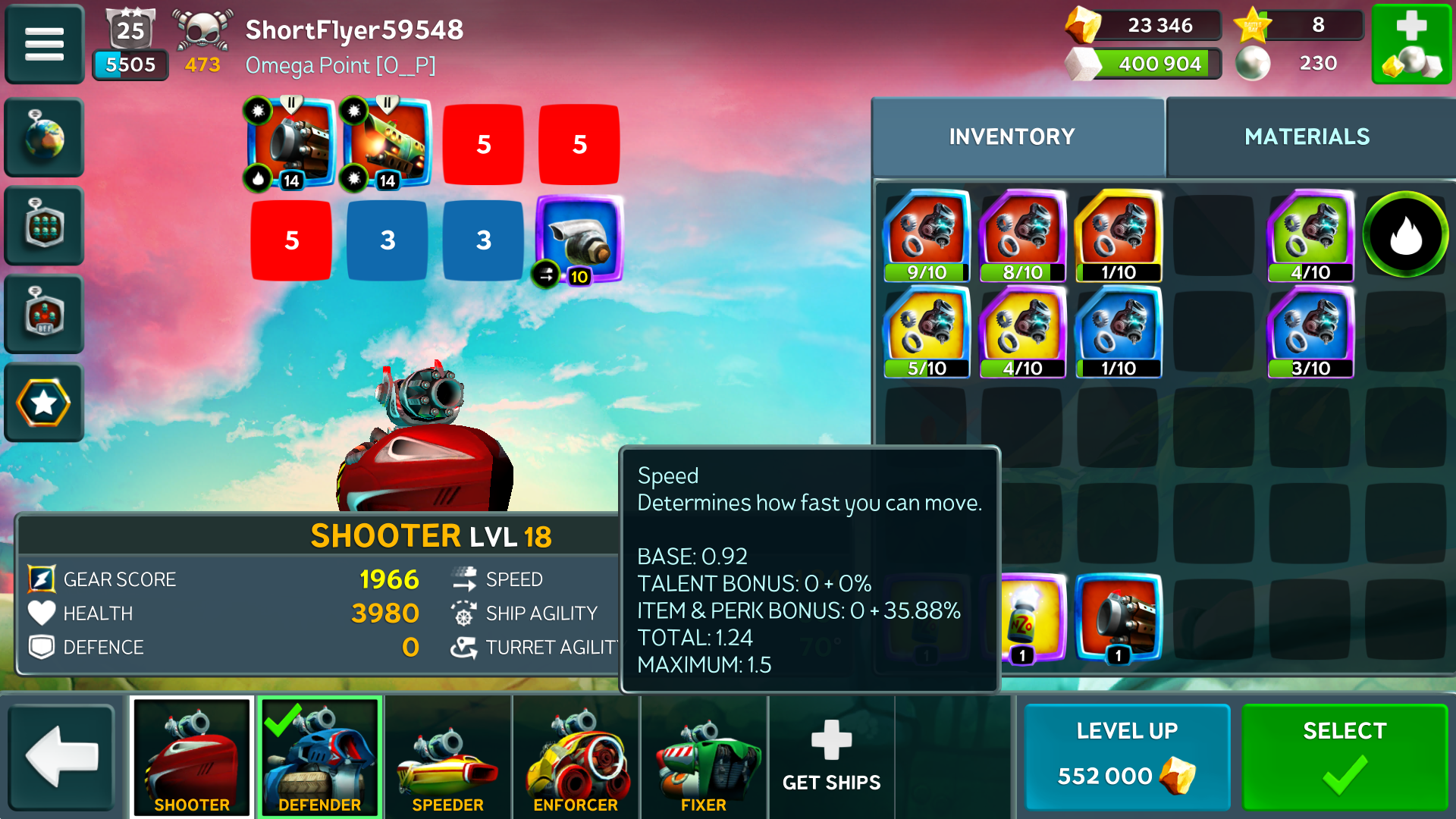Screen dimensions: 1456x819
Task: Open the star hexagon badge icon
Action: [x=44, y=403]
